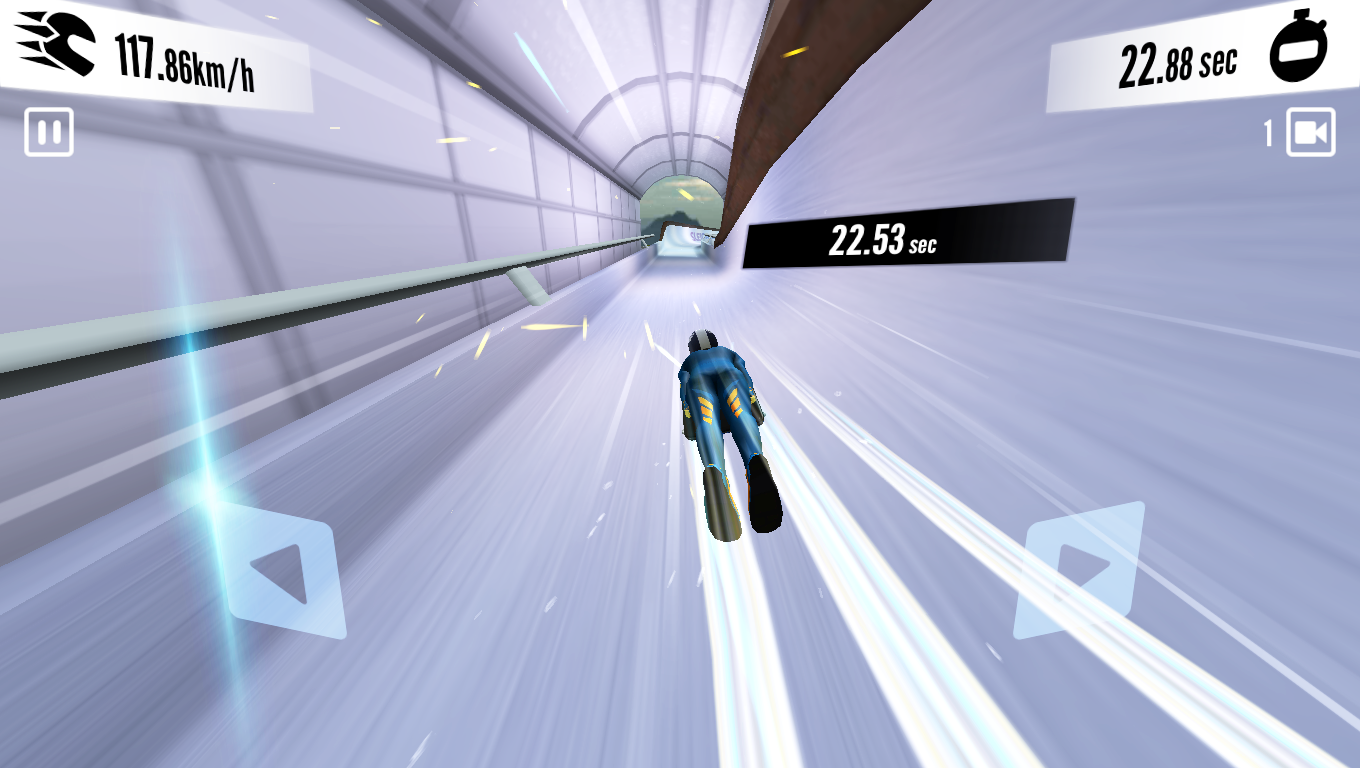This screenshot has width=1360, height=768.
Task: Tap the pause symbol inside the rounded square
Action: pyautogui.click(x=47, y=133)
